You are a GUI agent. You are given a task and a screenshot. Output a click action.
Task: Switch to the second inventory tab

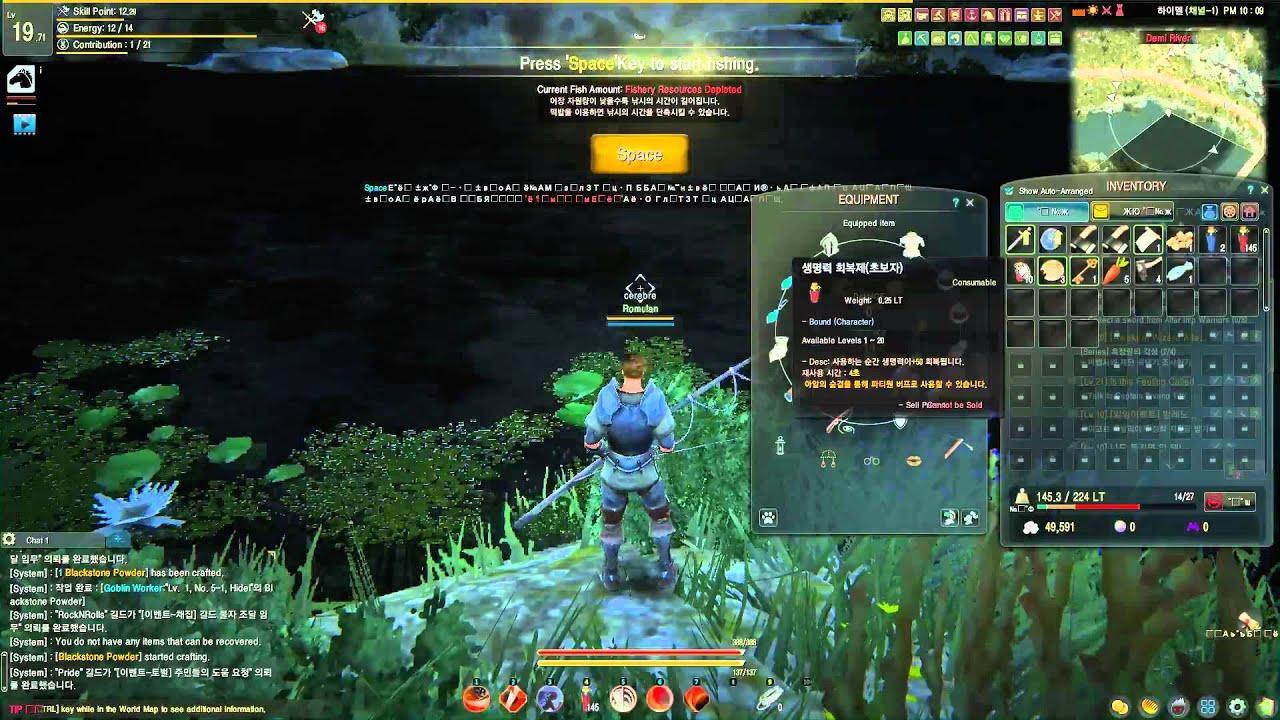[1131, 211]
